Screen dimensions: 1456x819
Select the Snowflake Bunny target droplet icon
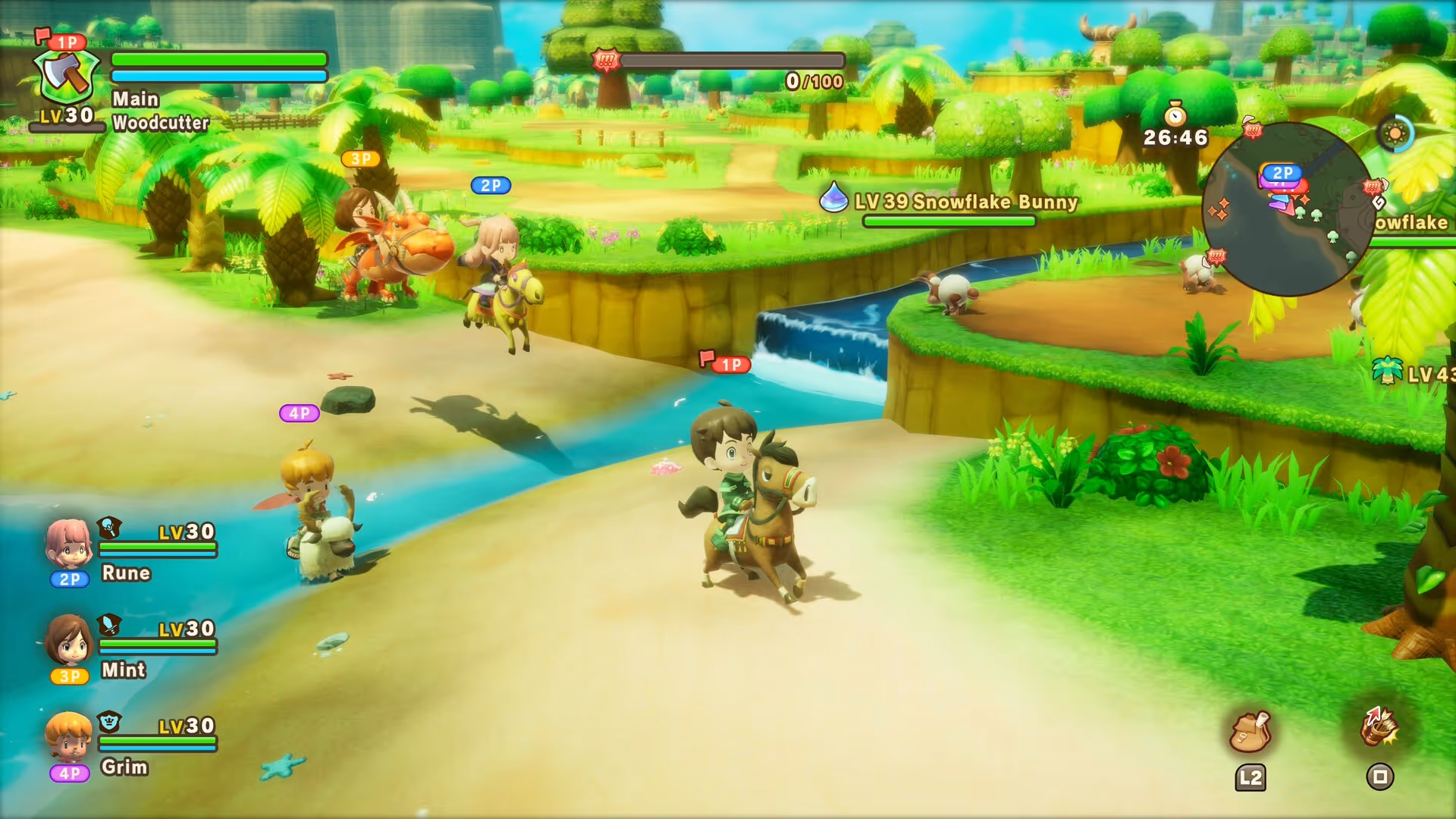tap(833, 198)
